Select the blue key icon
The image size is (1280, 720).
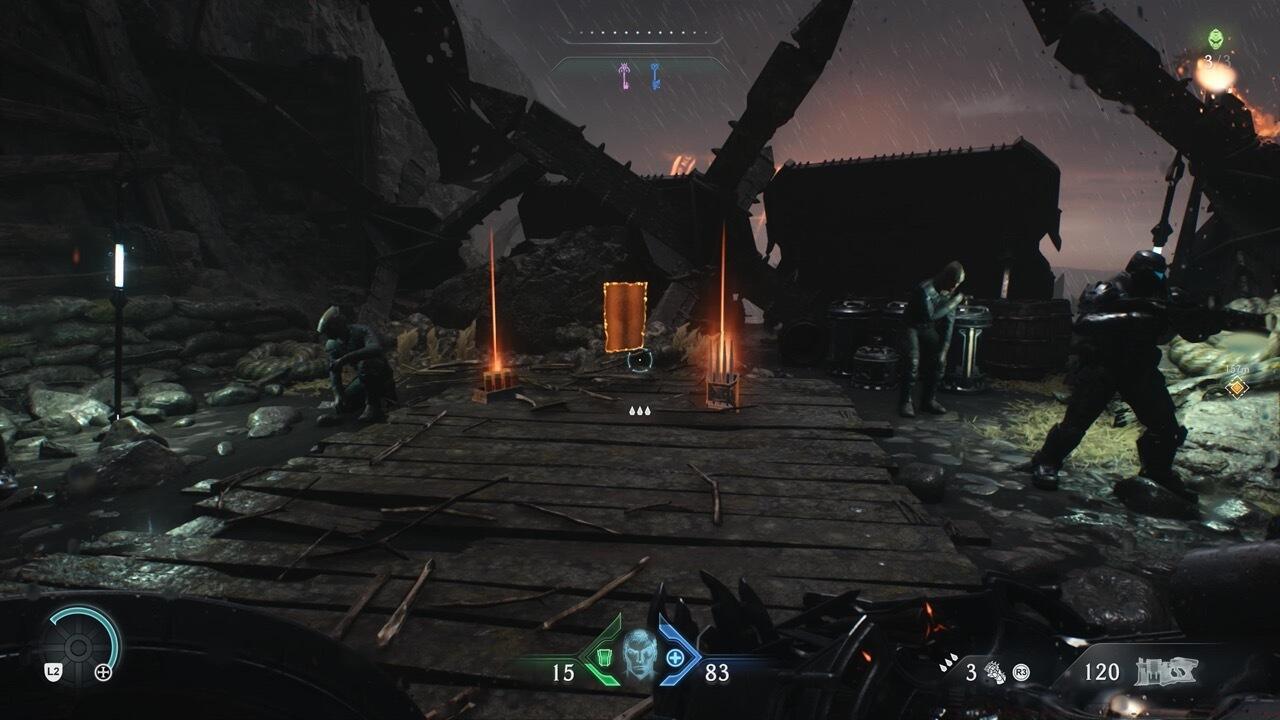click(x=655, y=73)
